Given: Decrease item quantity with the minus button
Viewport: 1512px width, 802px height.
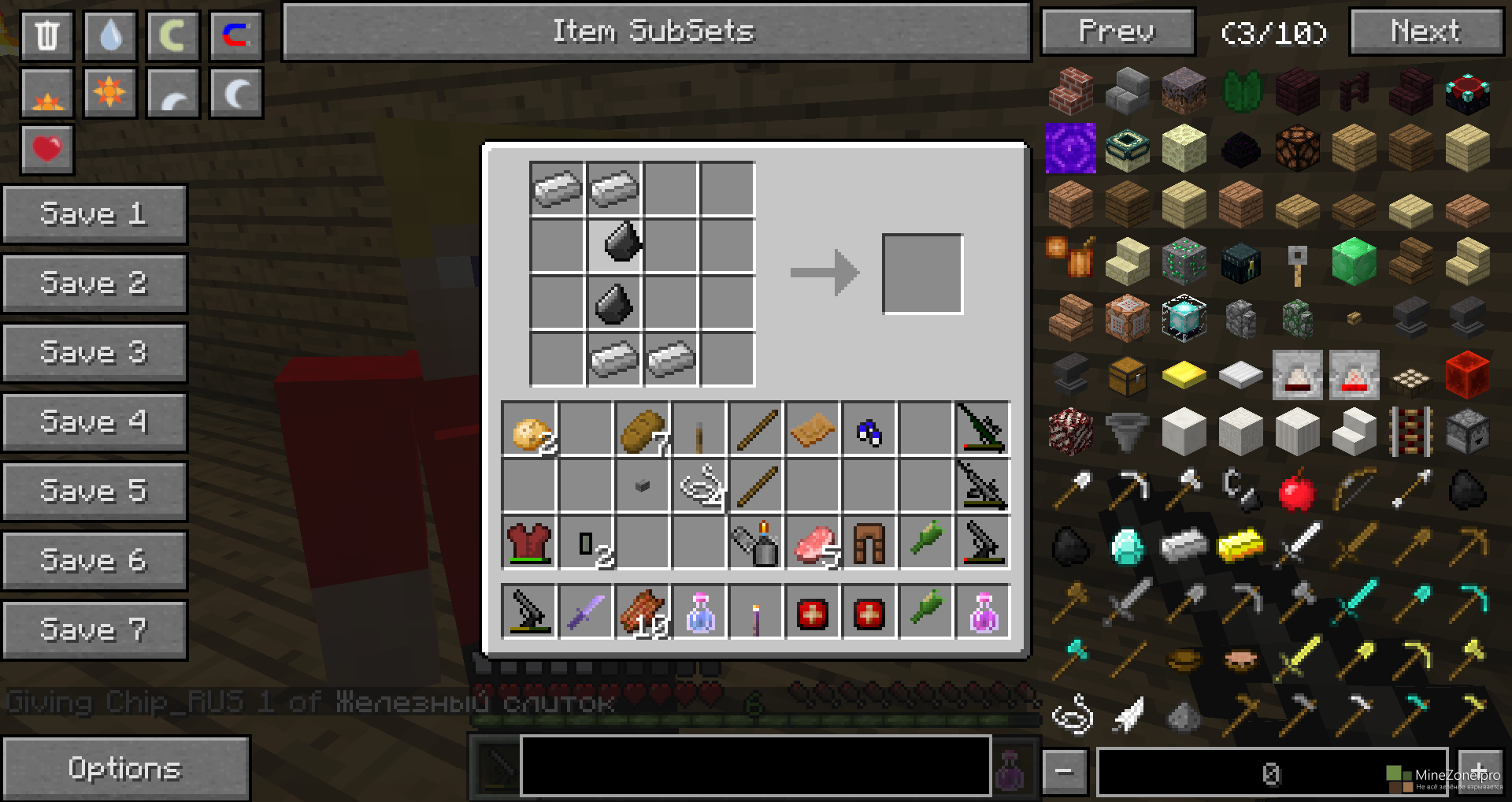Looking at the screenshot, I should point(1065,771).
